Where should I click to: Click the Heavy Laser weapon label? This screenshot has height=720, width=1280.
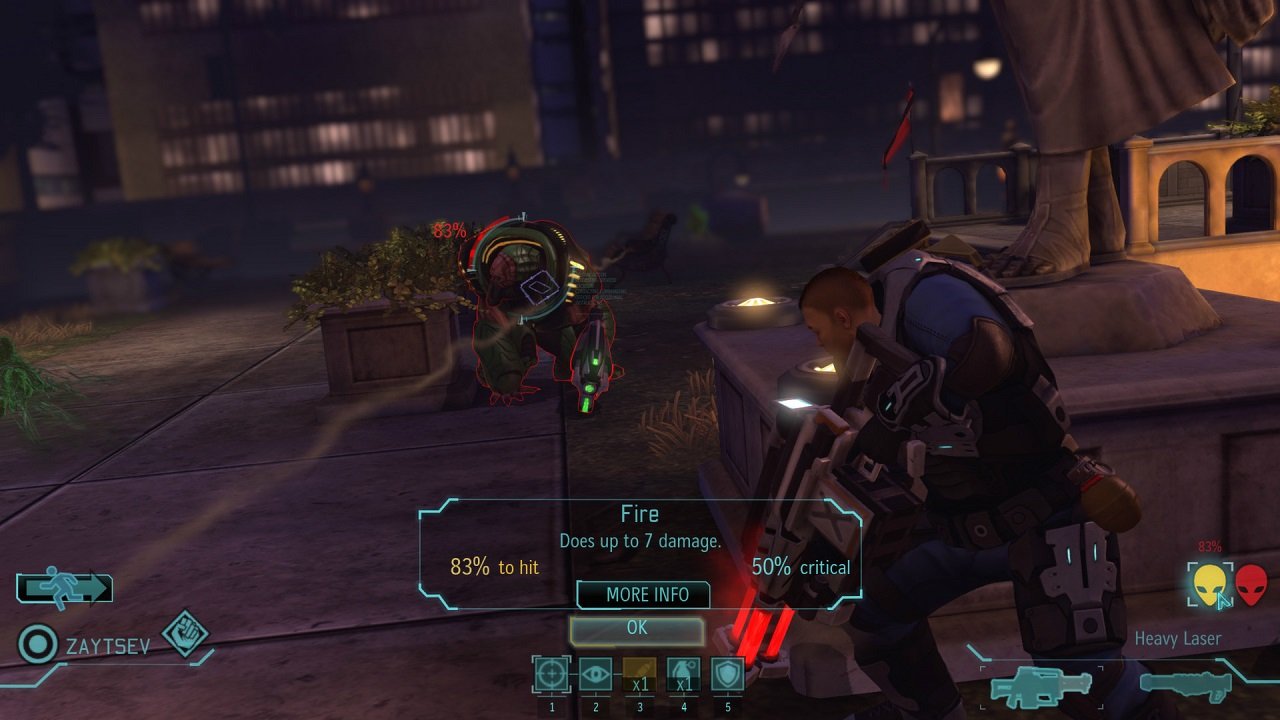[x=1181, y=638]
